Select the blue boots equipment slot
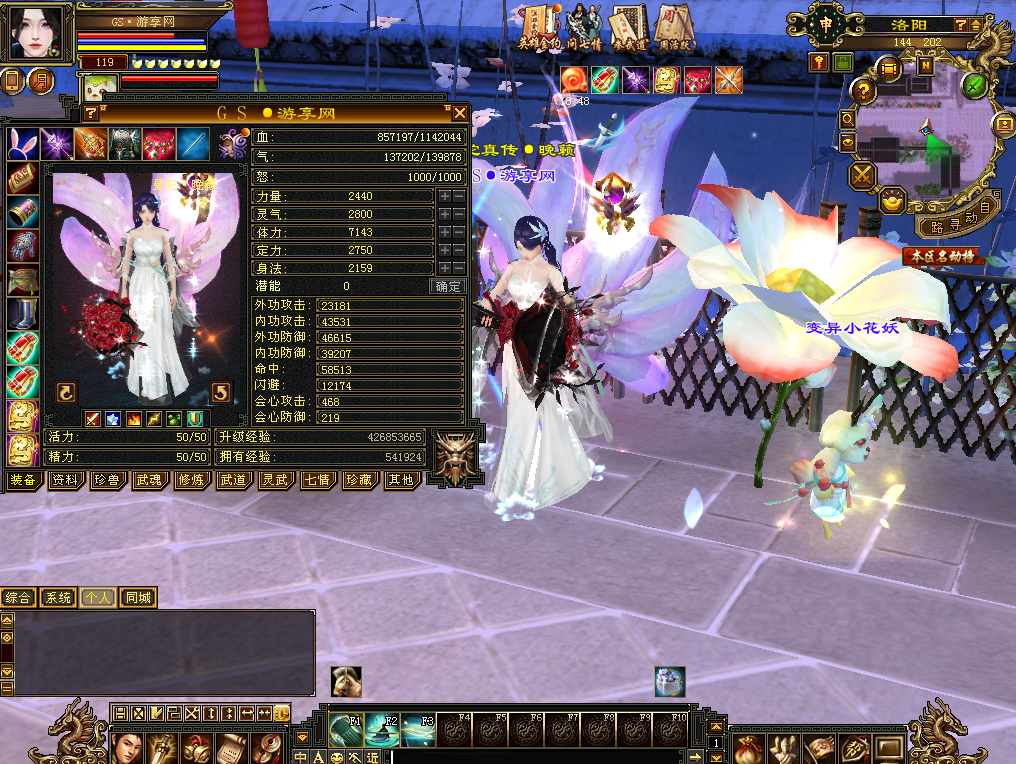The height and width of the screenshot is (764, 1016). click(x=23, y=313)
